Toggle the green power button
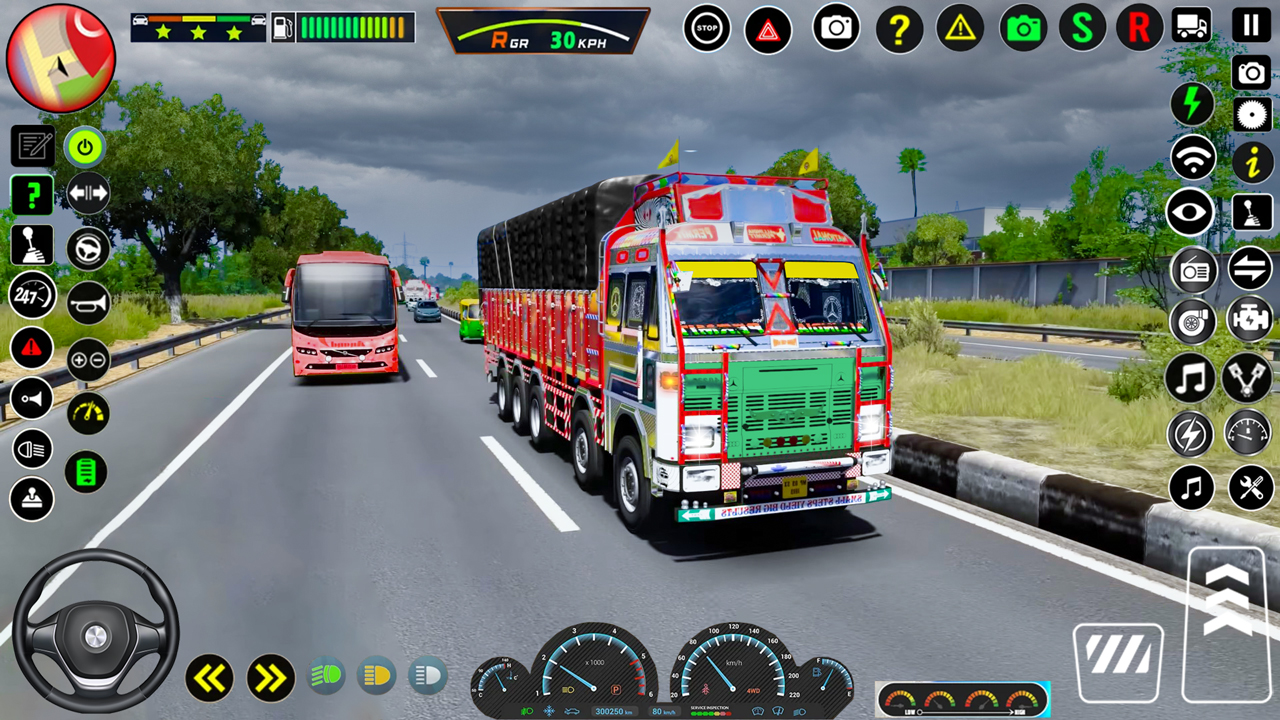 (x=85, y=147)
